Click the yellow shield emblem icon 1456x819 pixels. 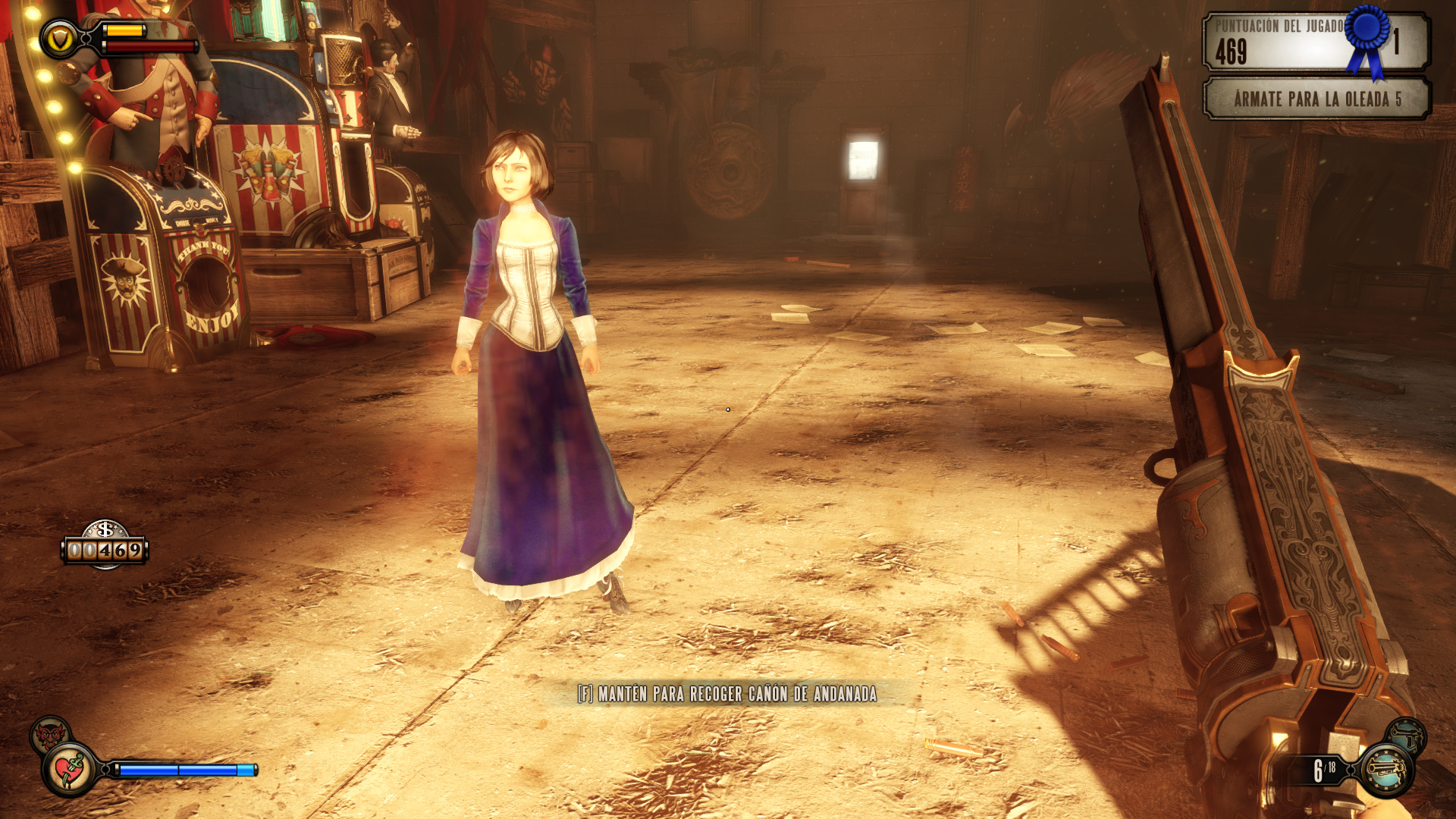(58, 40)
